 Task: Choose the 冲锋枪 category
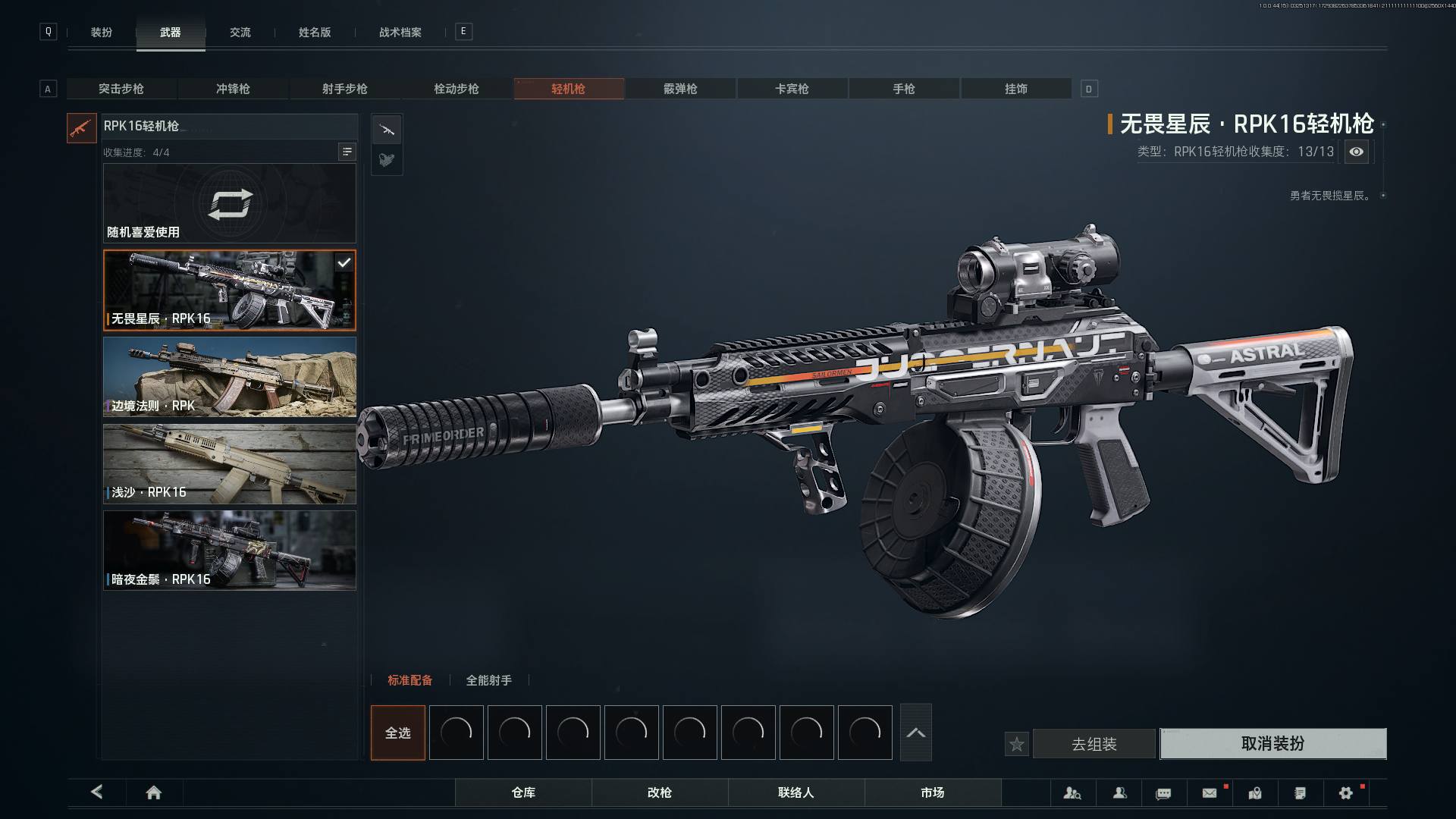click(x=233, y=89)
